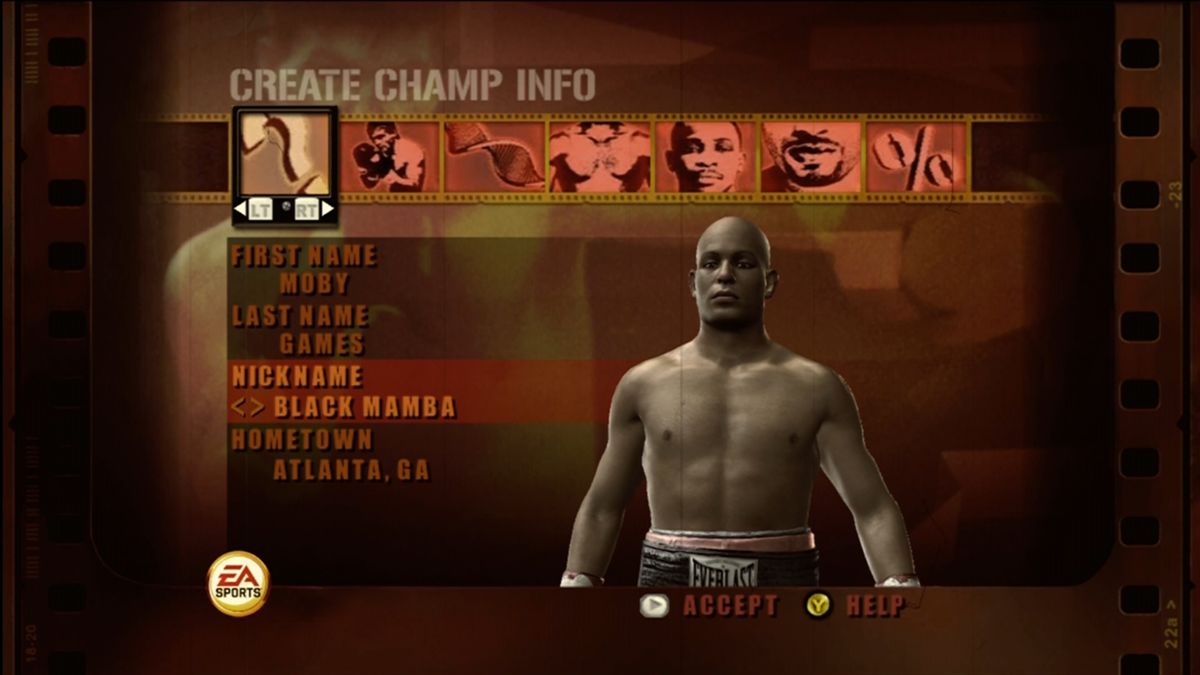1200x675 pixels.
Task: Edit the First Name field showing MOBY
Action: (314, 283)
